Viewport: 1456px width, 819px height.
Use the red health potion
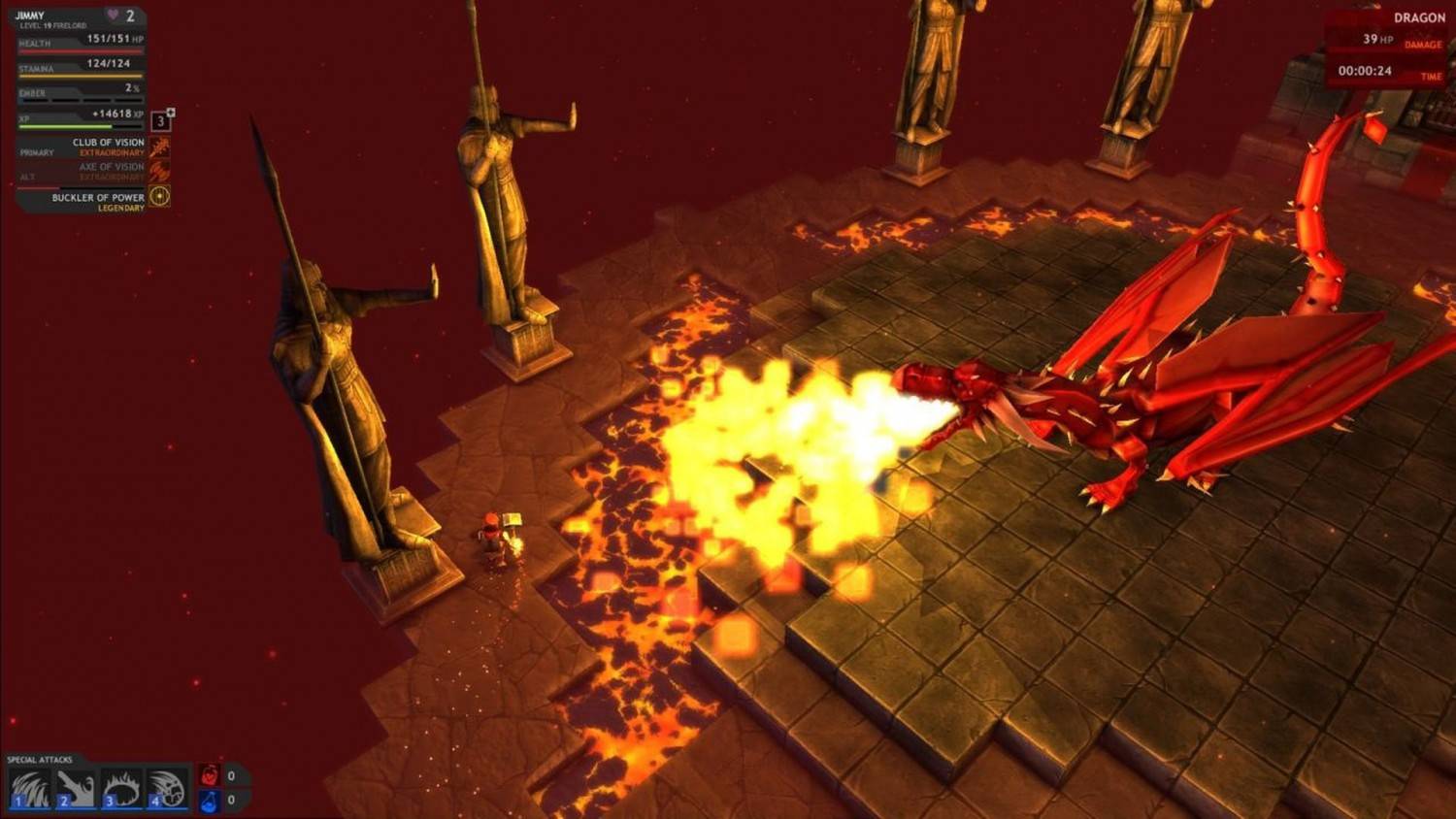click(x=210, y=775)
